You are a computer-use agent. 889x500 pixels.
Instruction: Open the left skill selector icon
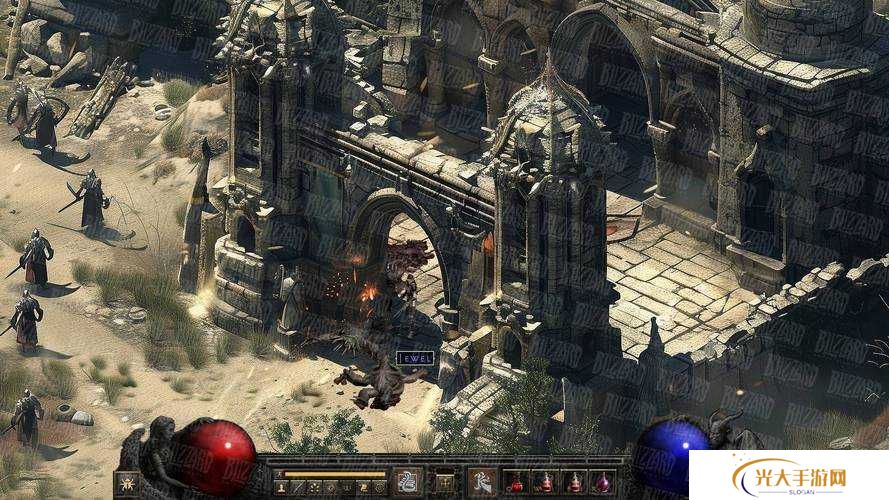point(127,484)
